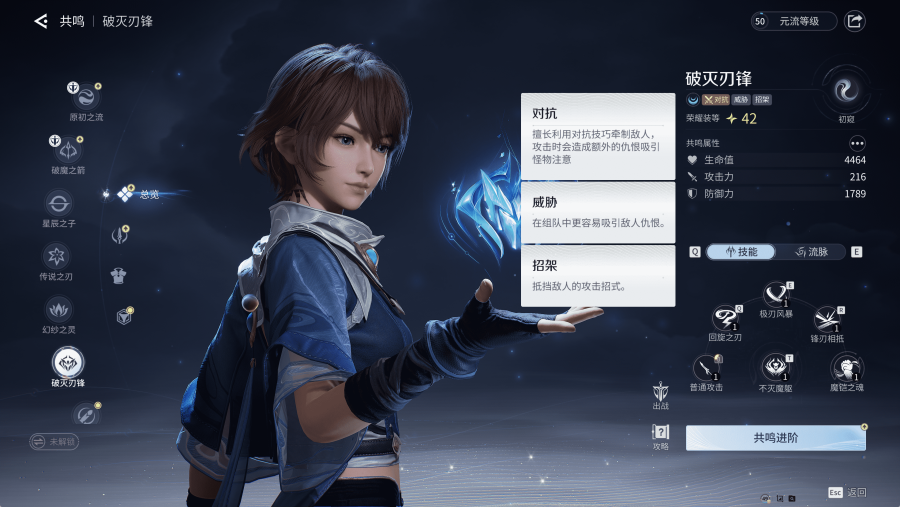Click the 共鸣进阶 advancement button
Image resolution: width=900 pixels, height=507 pixels.
(775, 438)
